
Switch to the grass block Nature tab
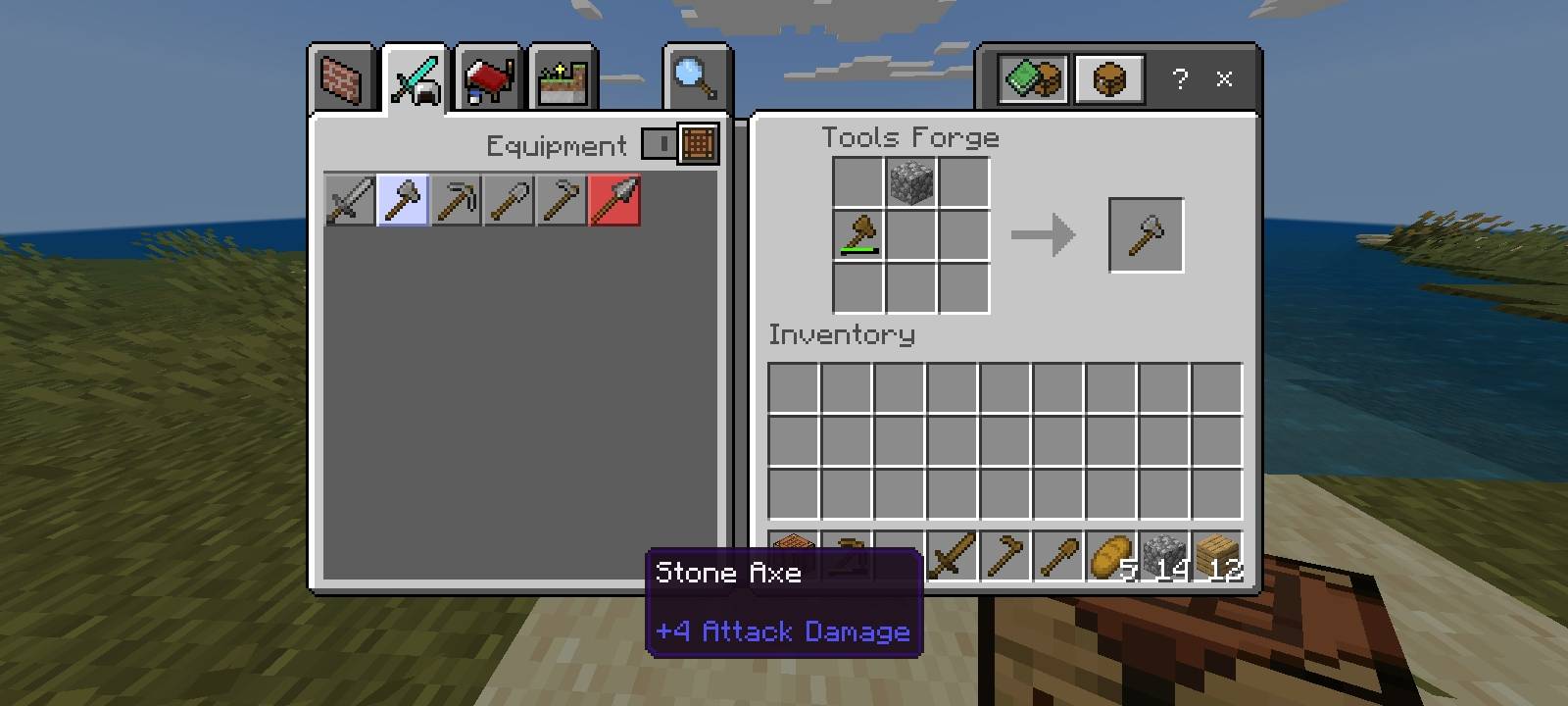pyautogui.click(x=563, y=79)
